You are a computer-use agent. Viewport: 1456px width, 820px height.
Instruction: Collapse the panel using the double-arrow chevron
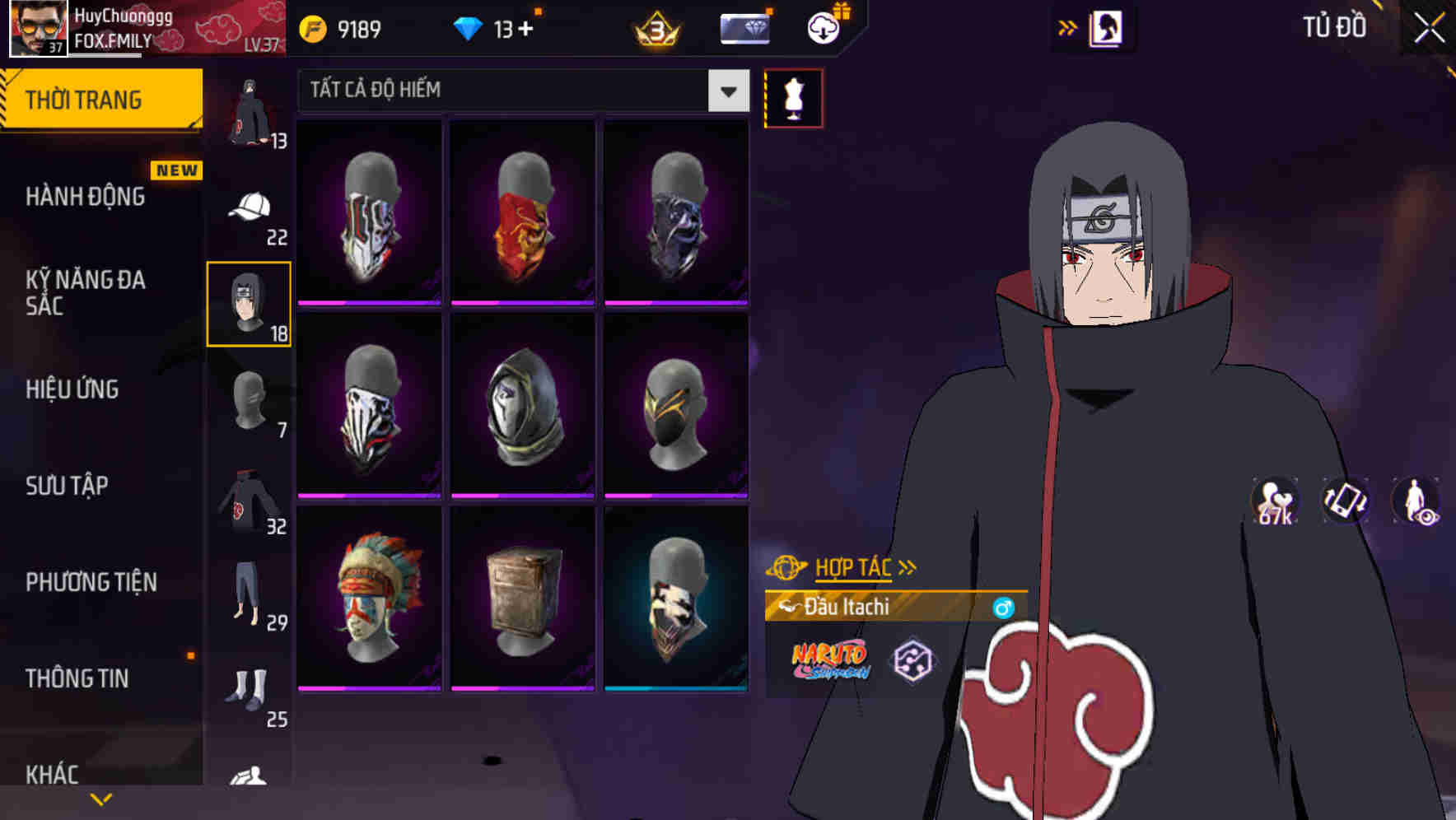[1068, 27]
